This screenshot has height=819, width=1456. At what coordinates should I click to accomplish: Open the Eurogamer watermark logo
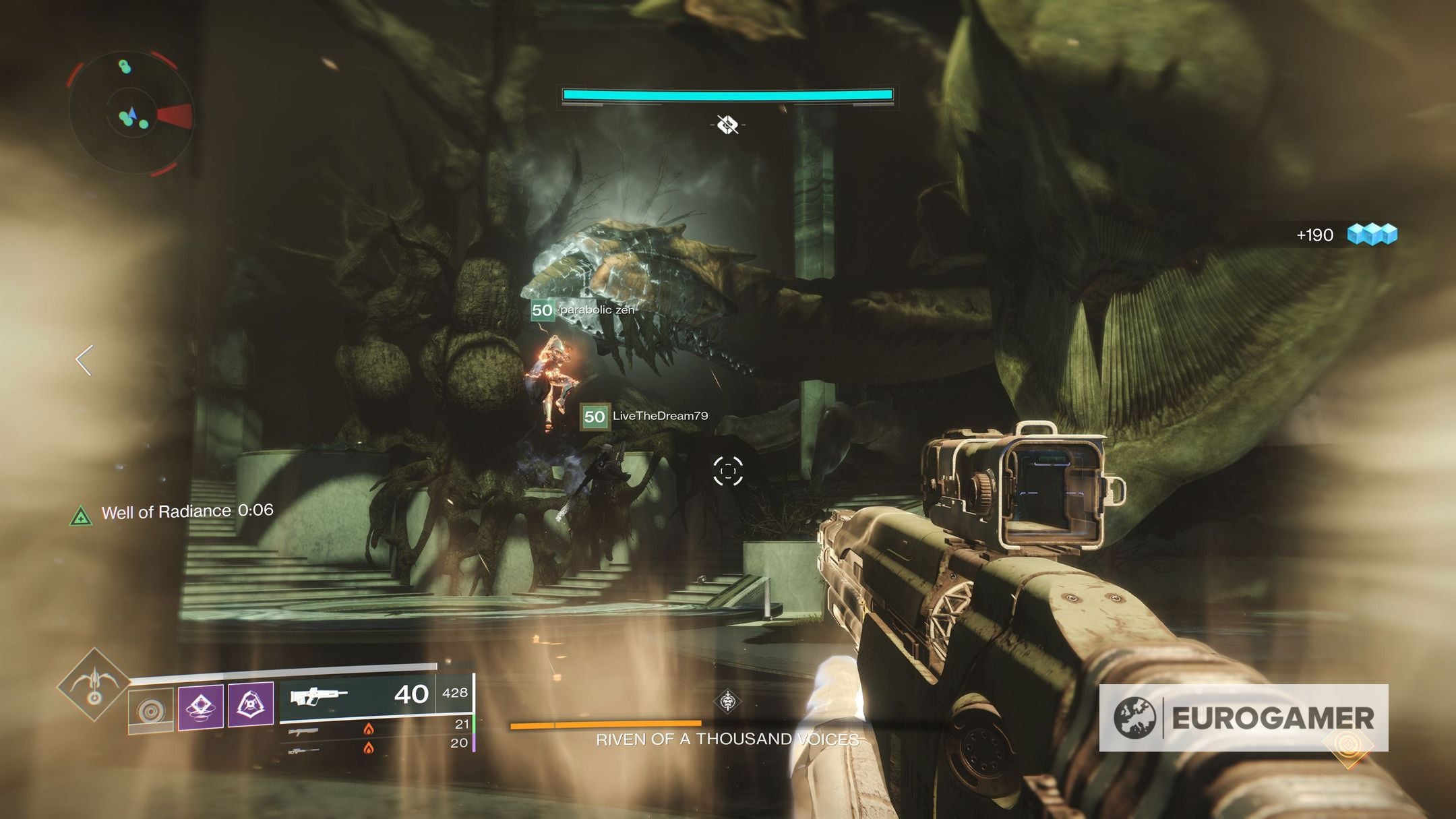[x=1244, y=718]
